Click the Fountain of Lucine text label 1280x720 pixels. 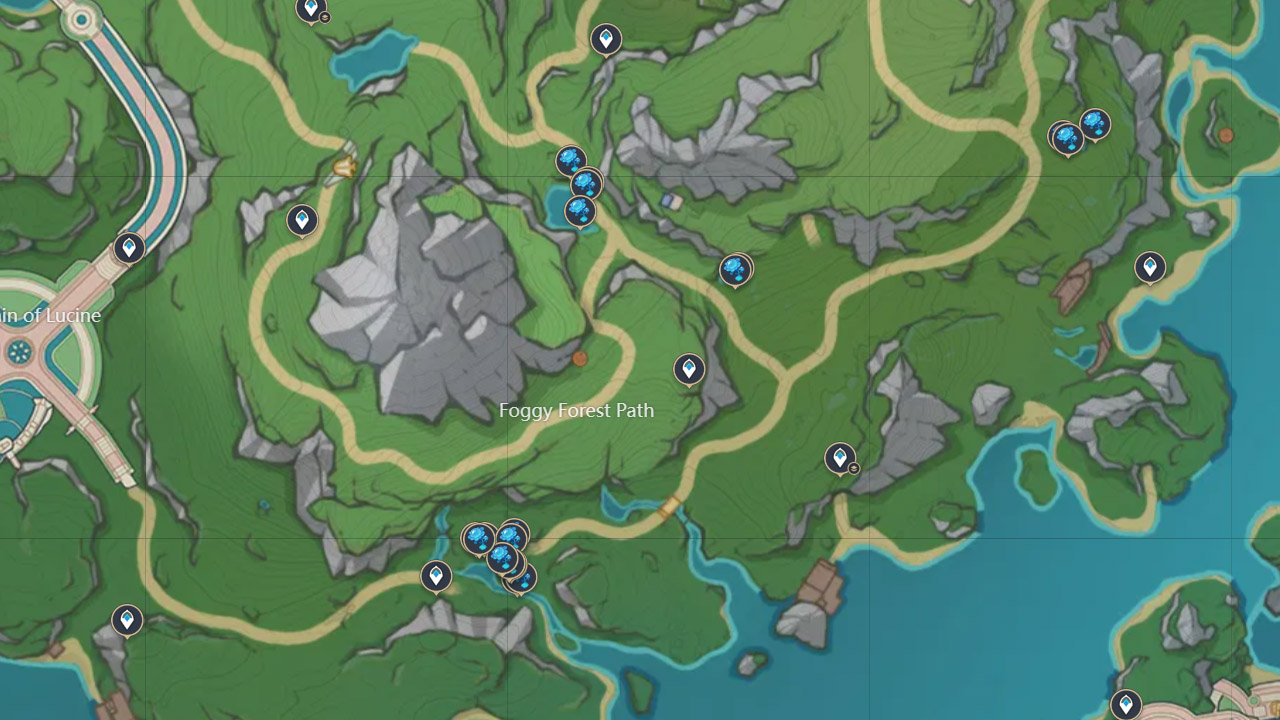50,315
